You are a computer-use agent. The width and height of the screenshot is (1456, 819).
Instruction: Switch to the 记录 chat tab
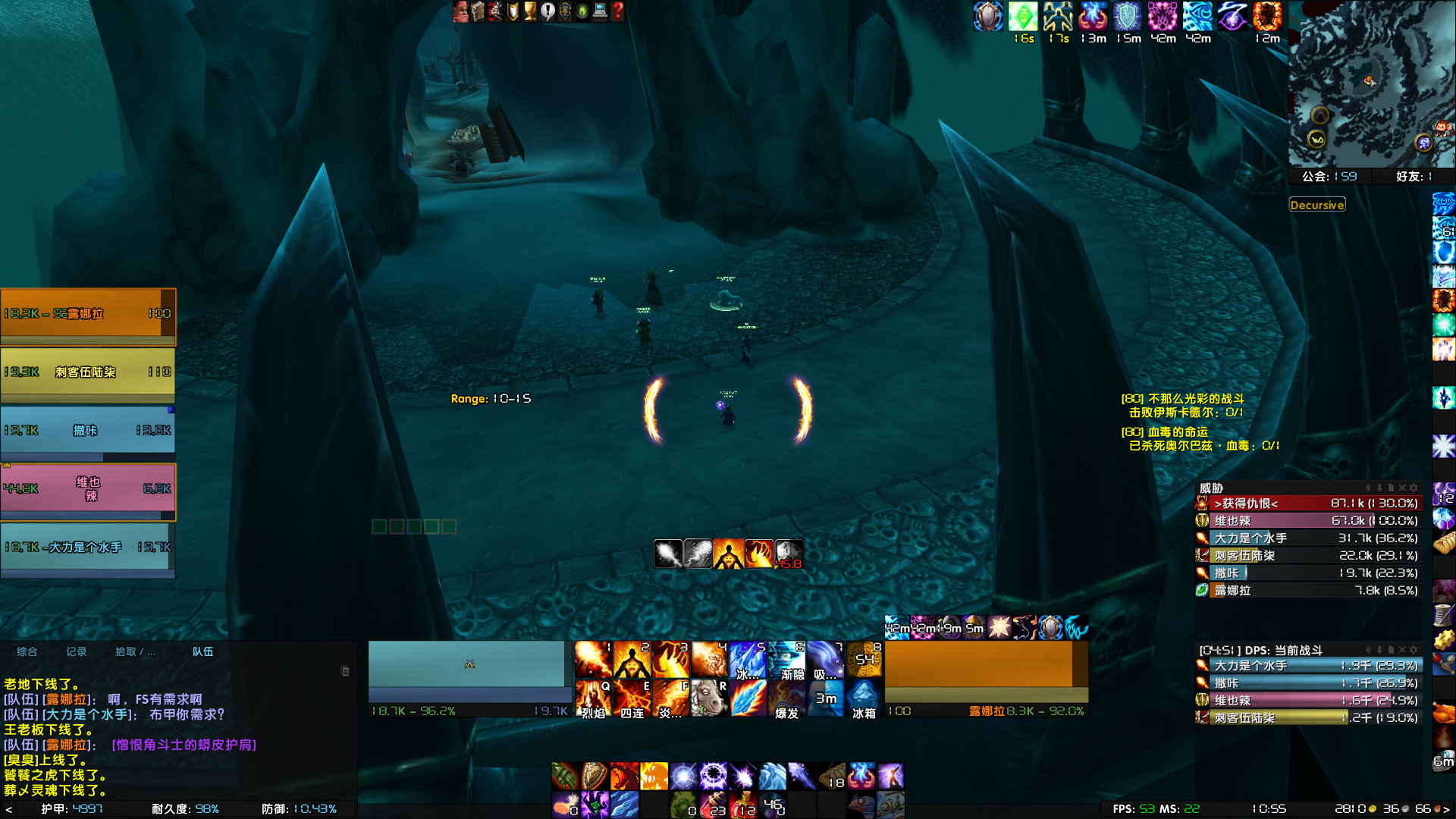(x=76, y=651)
